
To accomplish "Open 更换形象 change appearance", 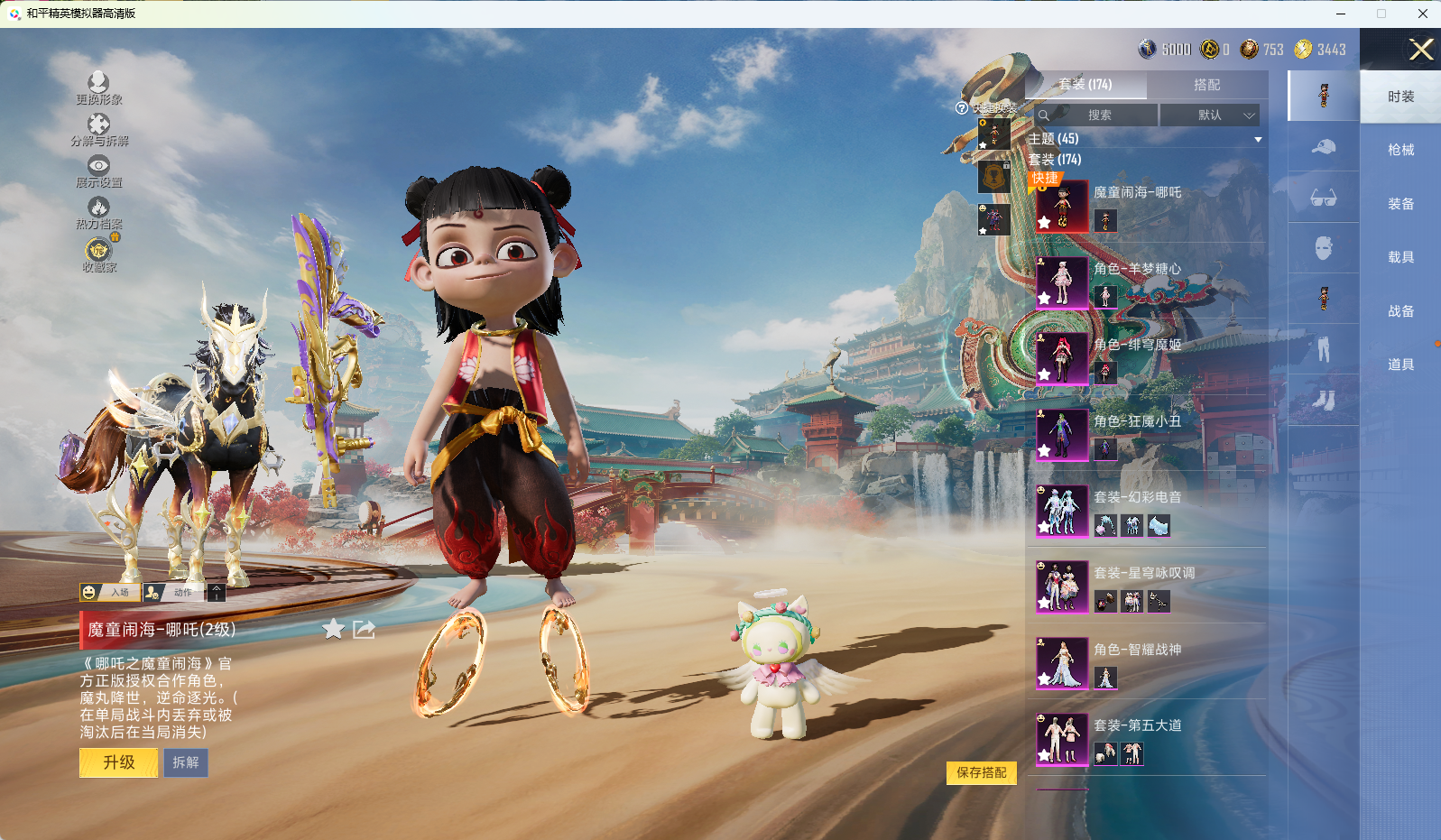I will [x=98, y=88].
